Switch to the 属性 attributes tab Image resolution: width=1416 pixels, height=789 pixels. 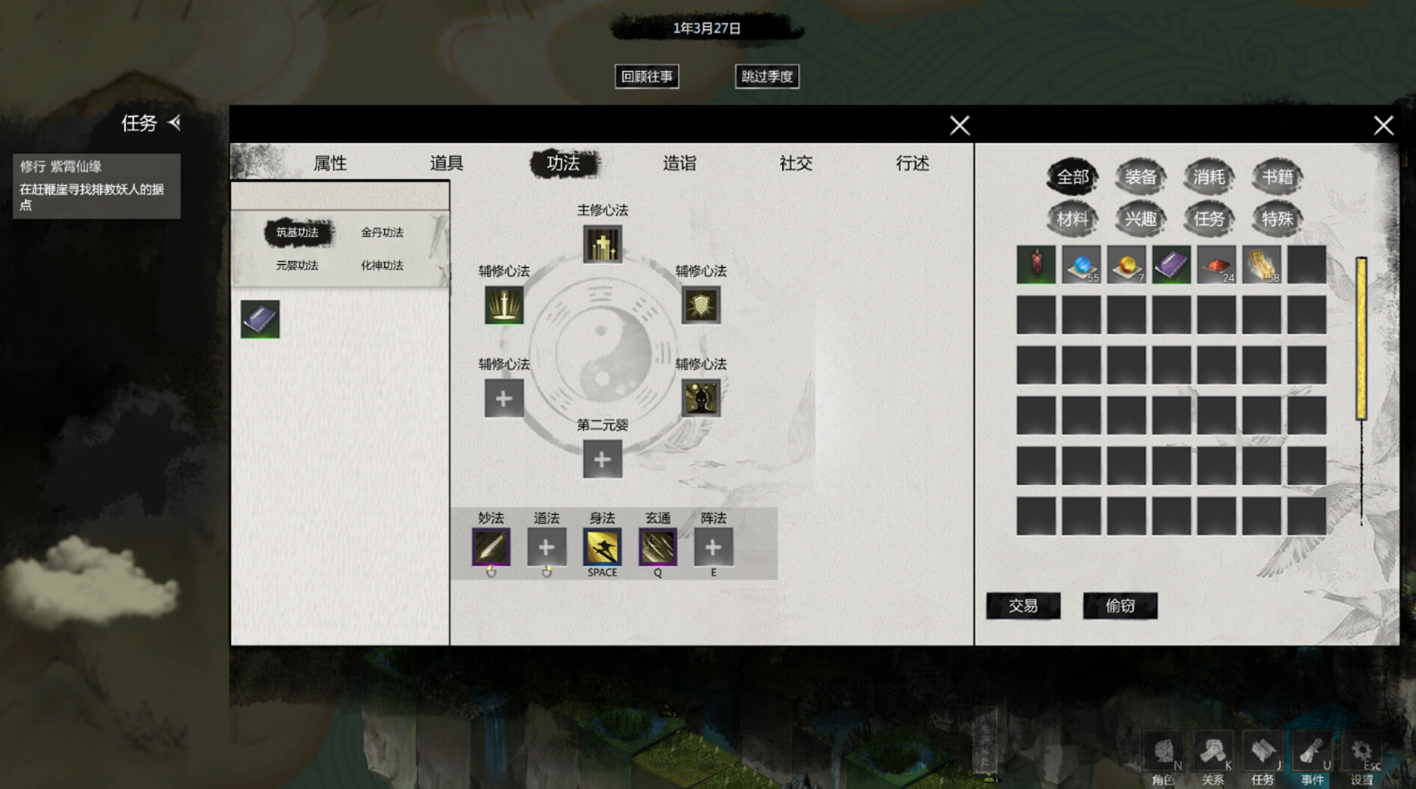pos(330,163)
